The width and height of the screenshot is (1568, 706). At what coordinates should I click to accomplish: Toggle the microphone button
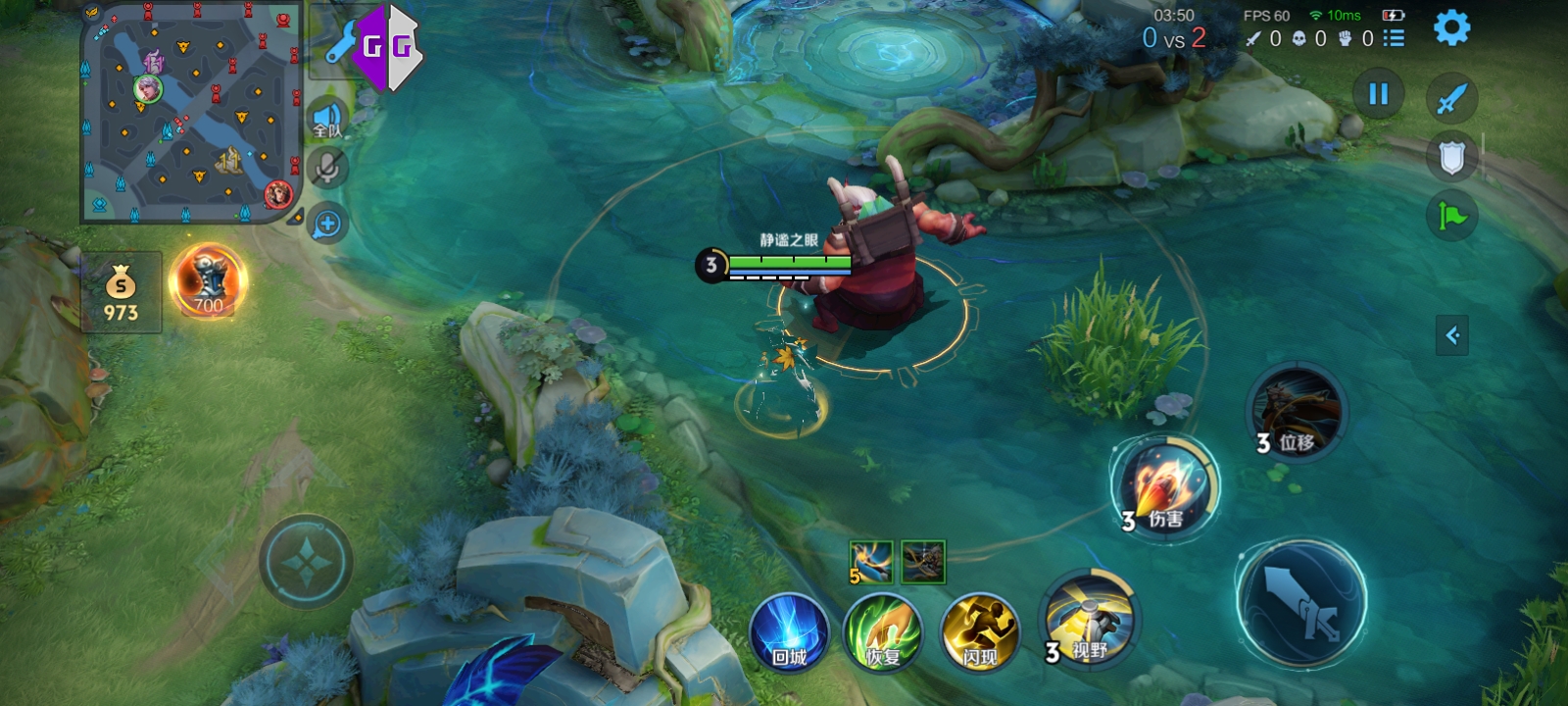[x=327, y=168]
